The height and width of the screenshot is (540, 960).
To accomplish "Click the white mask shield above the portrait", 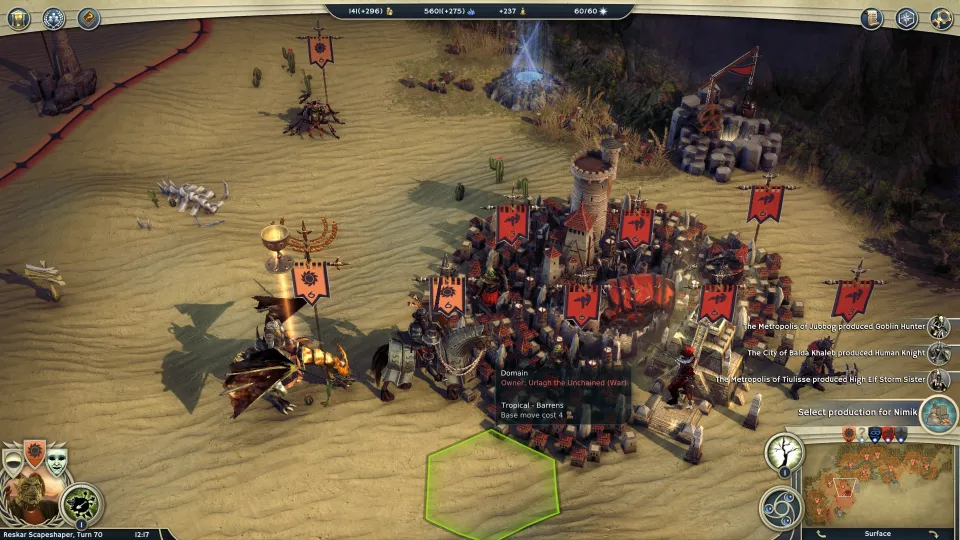I will point(58,460).
